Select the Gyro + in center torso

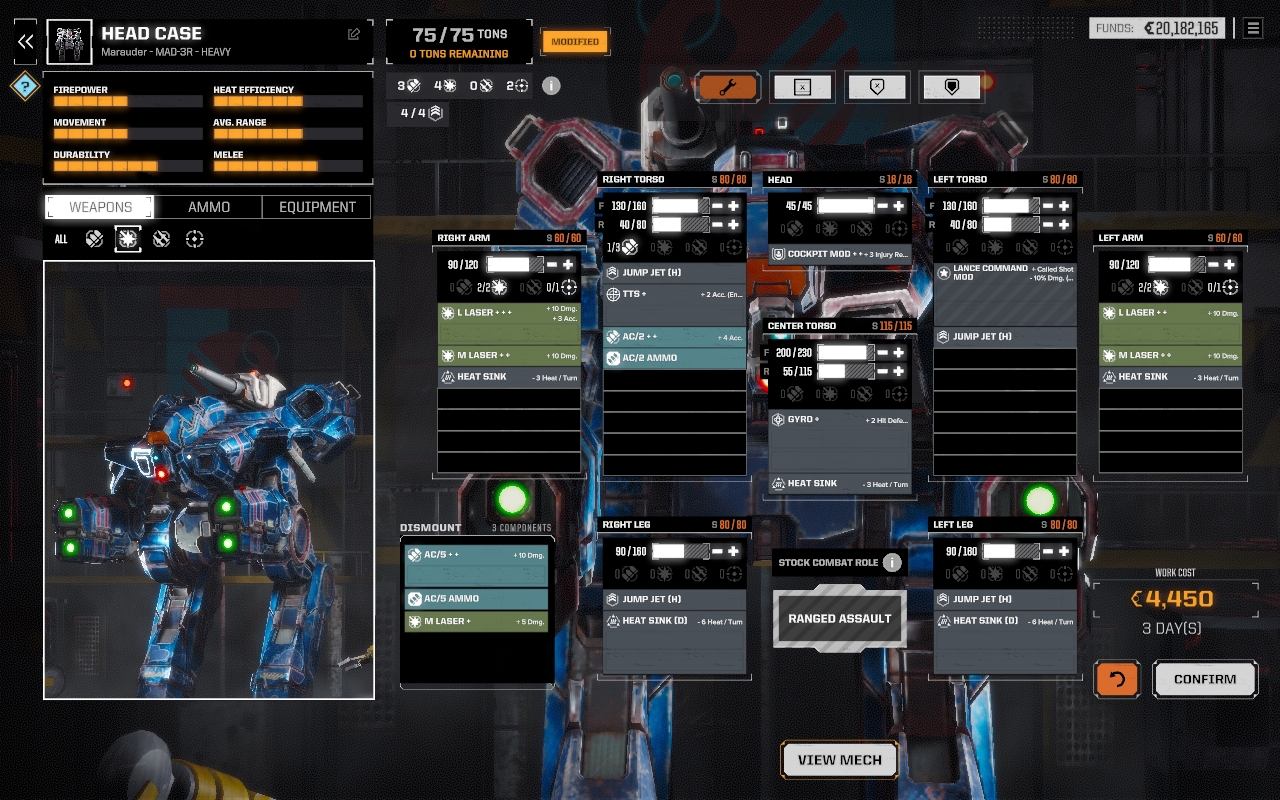(840, 420)
